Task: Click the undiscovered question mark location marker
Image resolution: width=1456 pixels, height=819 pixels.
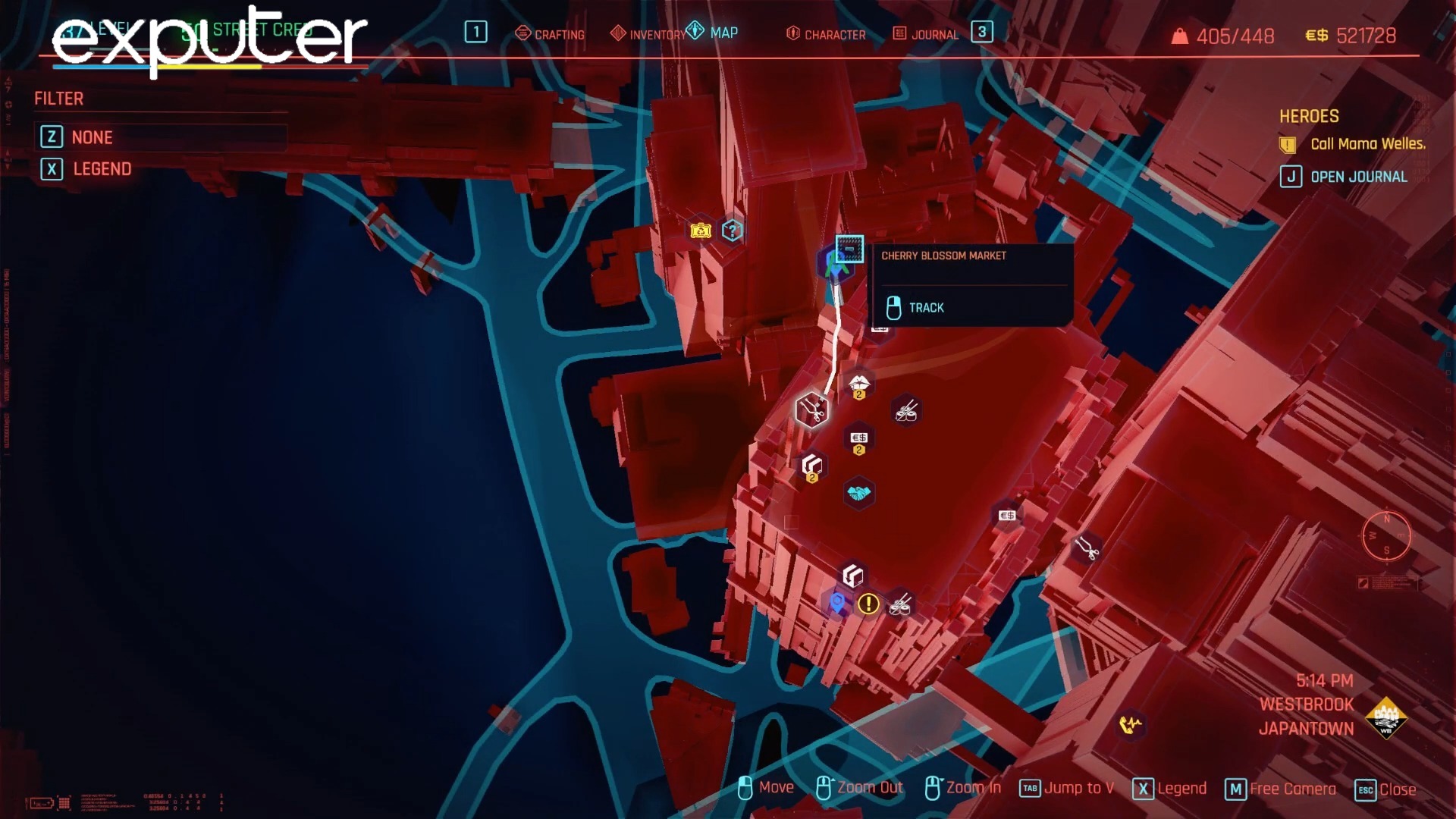Action: coord(731,229)
